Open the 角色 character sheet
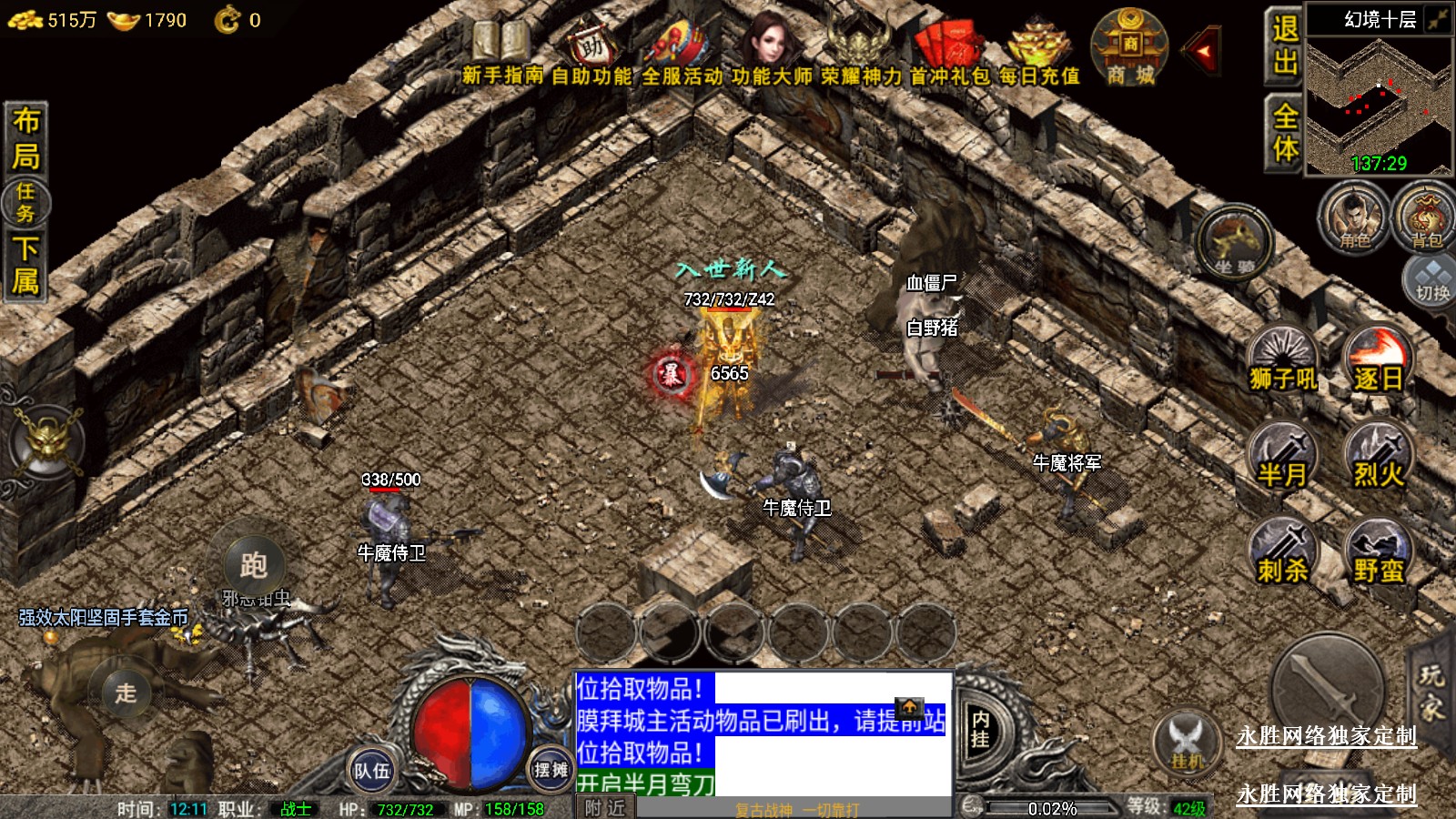Viewport: 1456px width, 819px height. point(1355,218)
